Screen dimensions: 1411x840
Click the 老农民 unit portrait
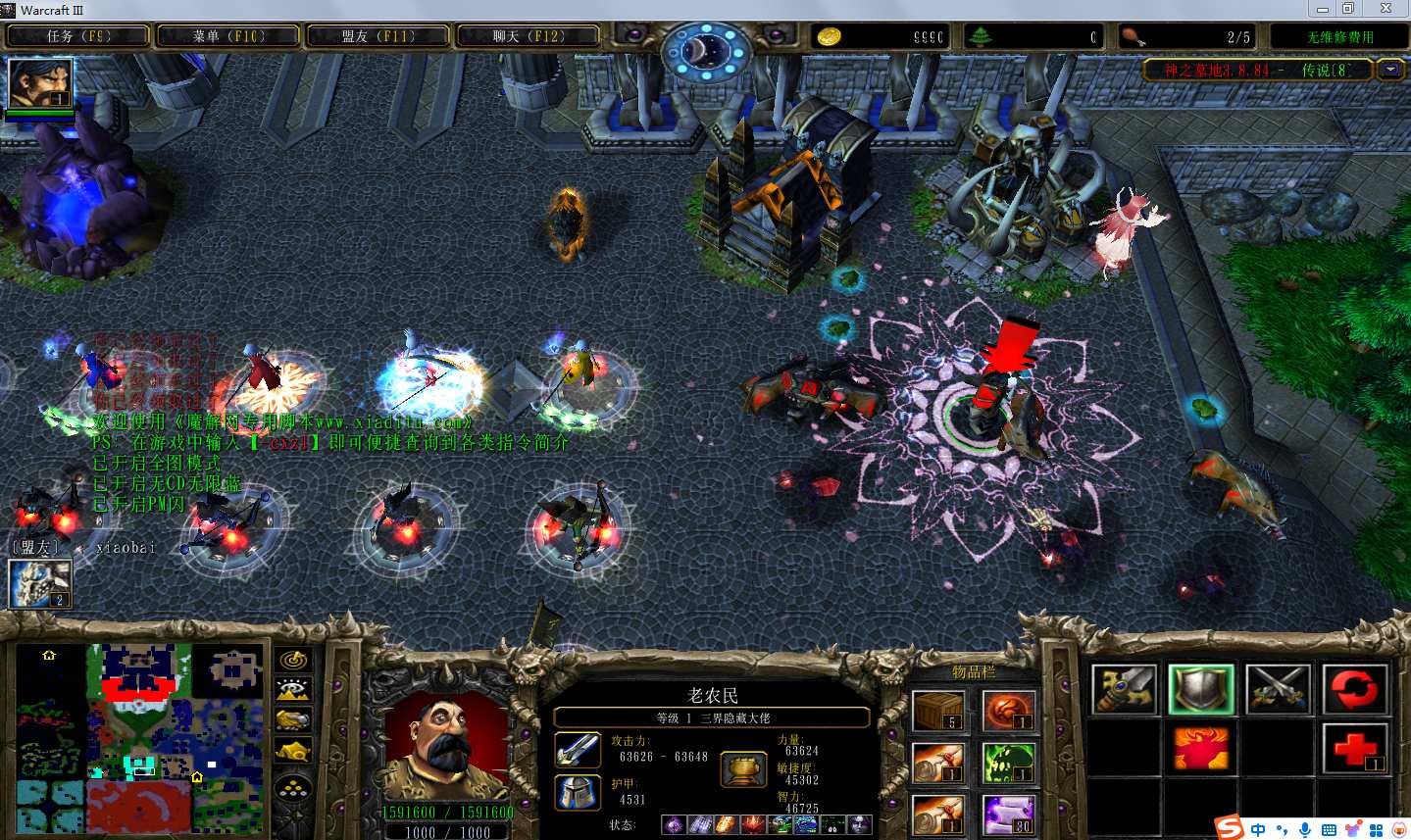(446, 747)
